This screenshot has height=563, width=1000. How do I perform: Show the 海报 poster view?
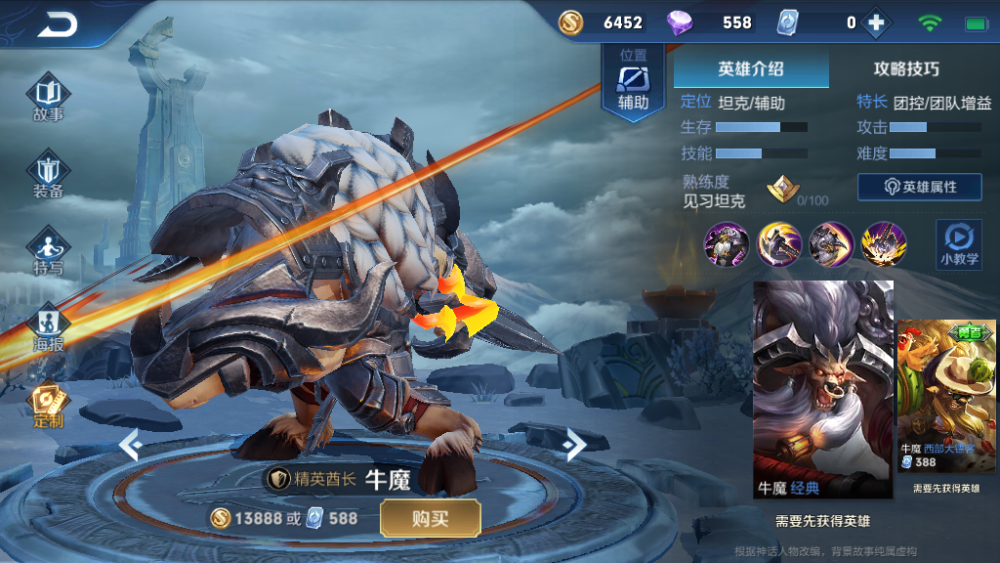[48, 326]
